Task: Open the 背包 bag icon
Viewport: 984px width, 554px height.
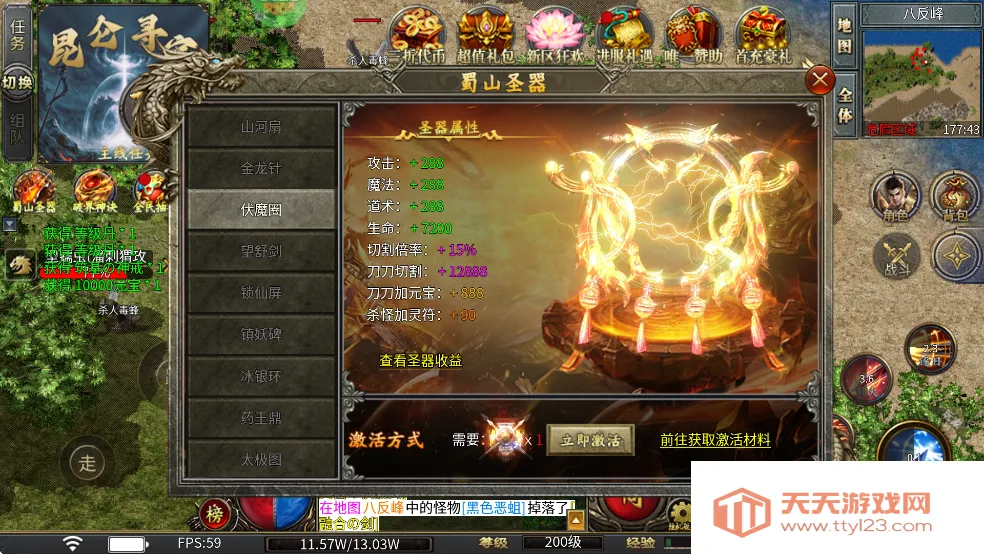Action: [x=954, y=196]
